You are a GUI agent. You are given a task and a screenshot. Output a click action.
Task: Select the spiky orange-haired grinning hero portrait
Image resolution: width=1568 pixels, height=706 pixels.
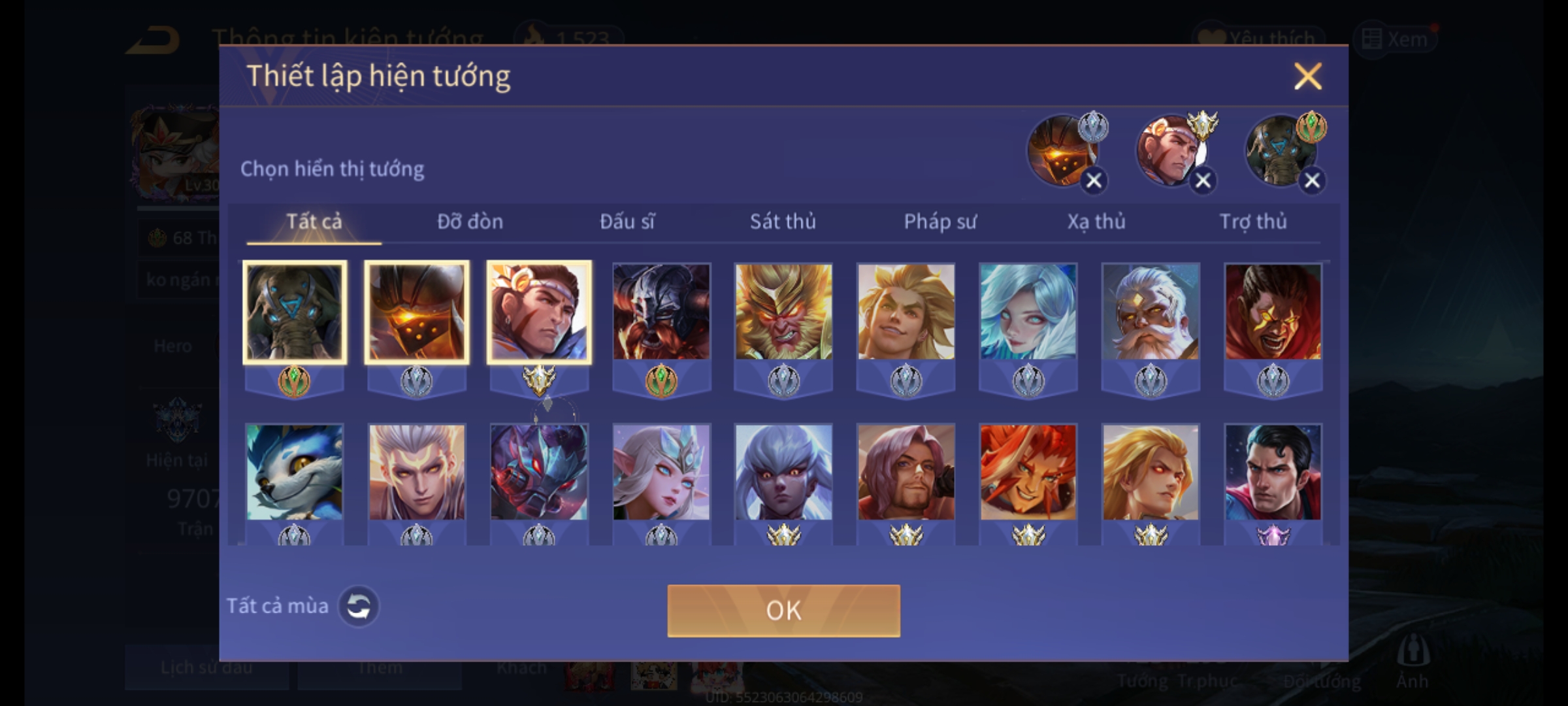(1028, 473)
